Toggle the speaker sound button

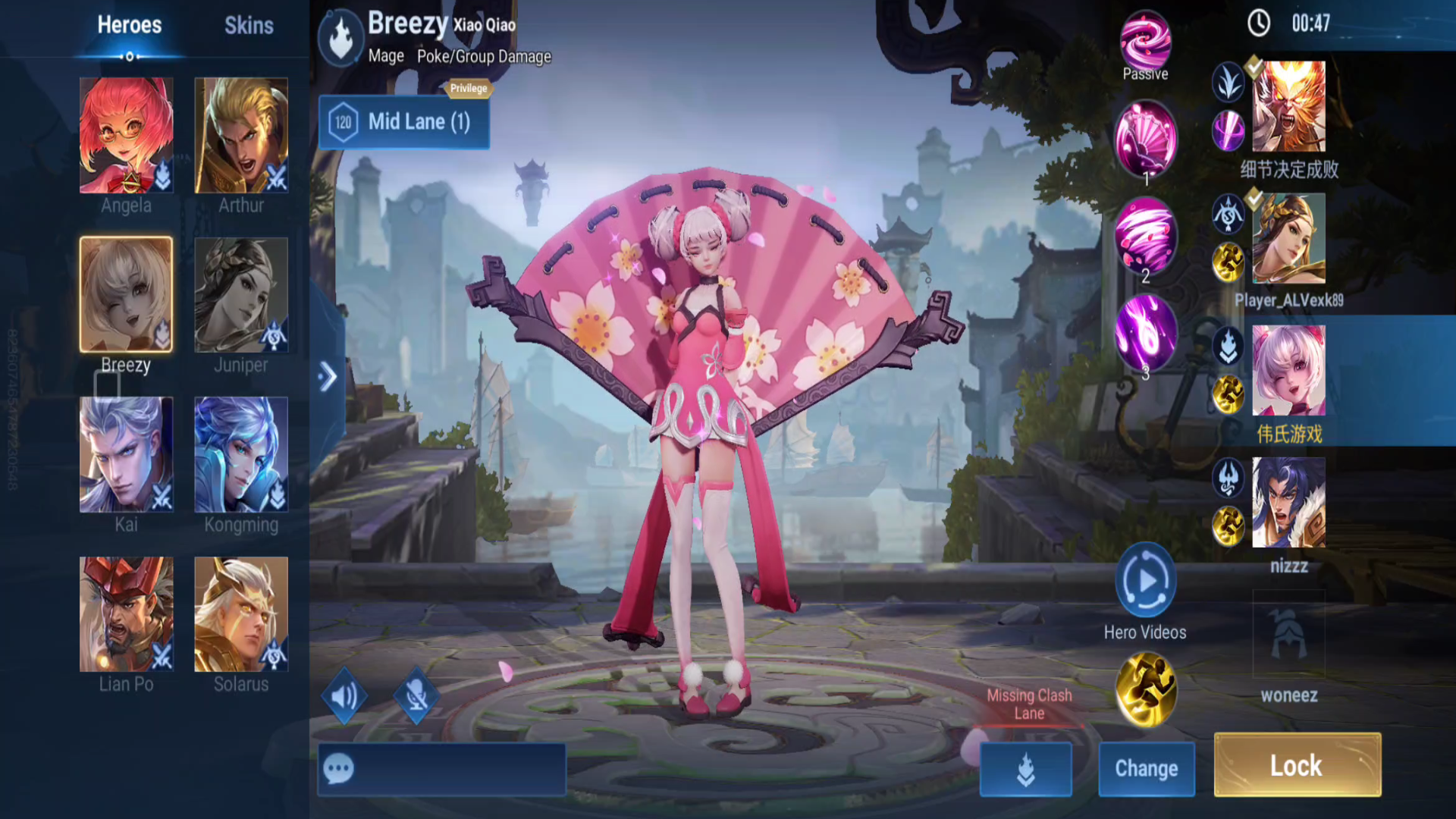point(344,695)
